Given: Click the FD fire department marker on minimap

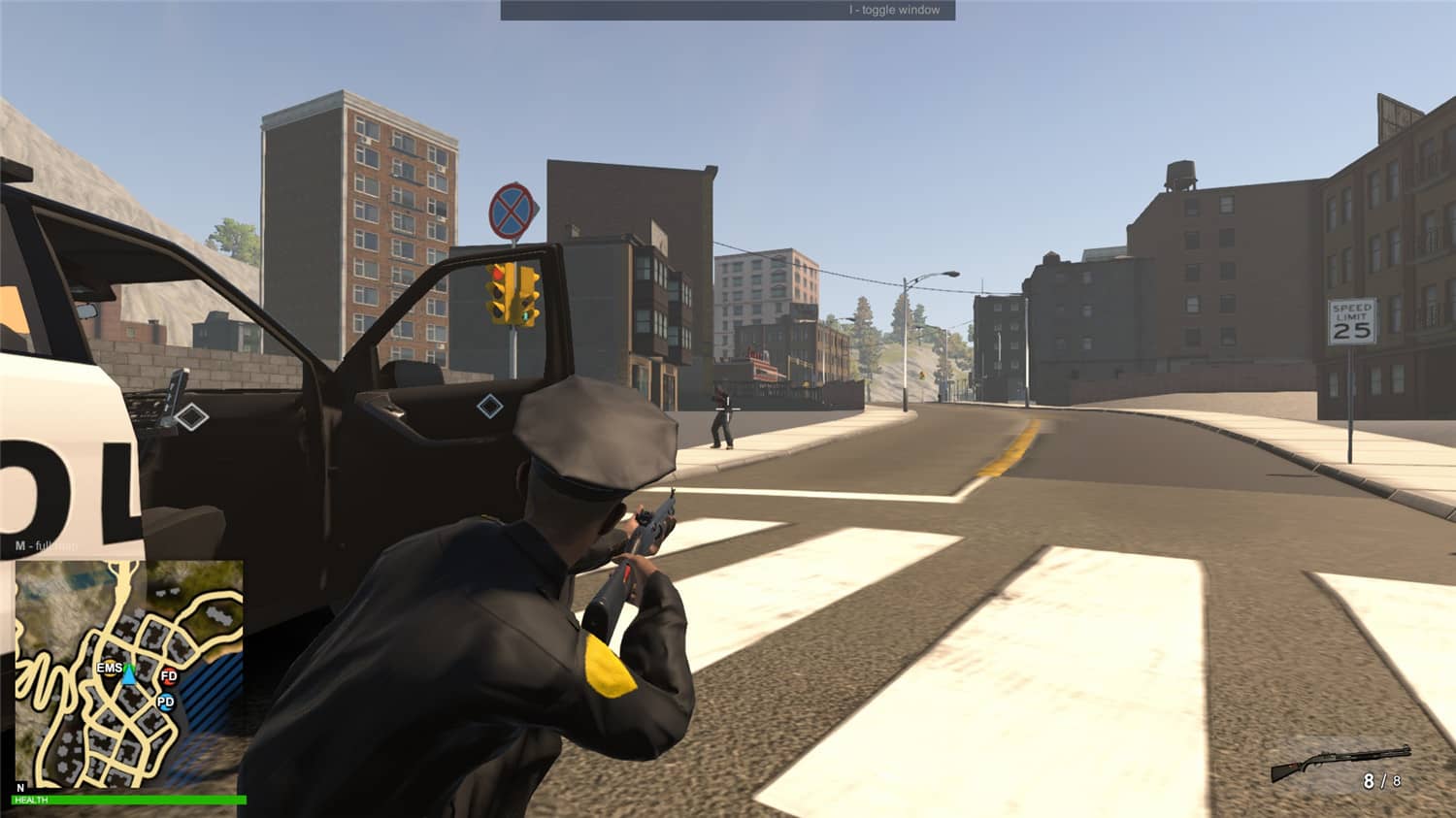Looking at the screenshot, I should tap(168, 677).
